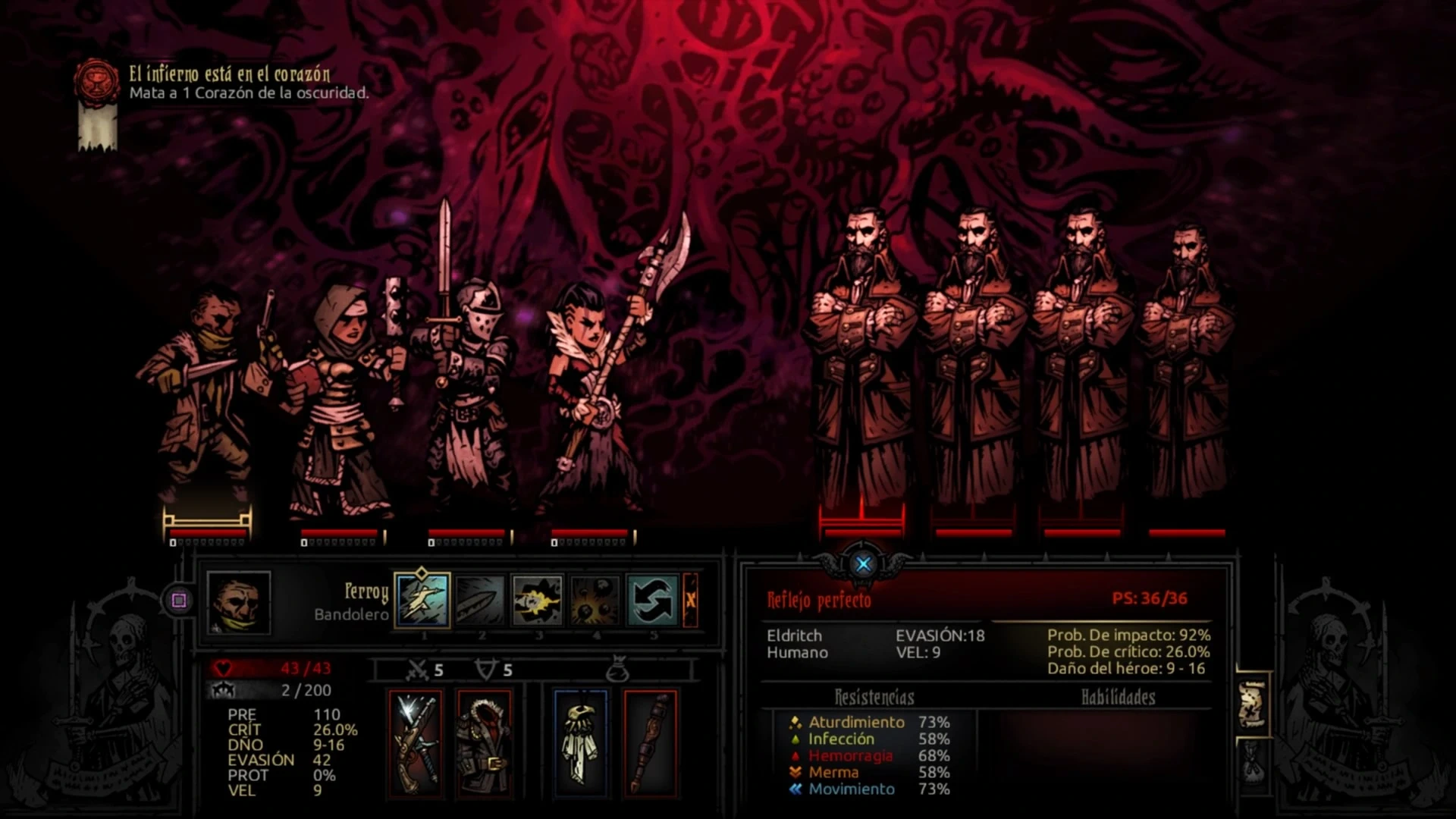
Task: Choose the dagger slash skill in slot 2
Action: (x=480, y=600)
